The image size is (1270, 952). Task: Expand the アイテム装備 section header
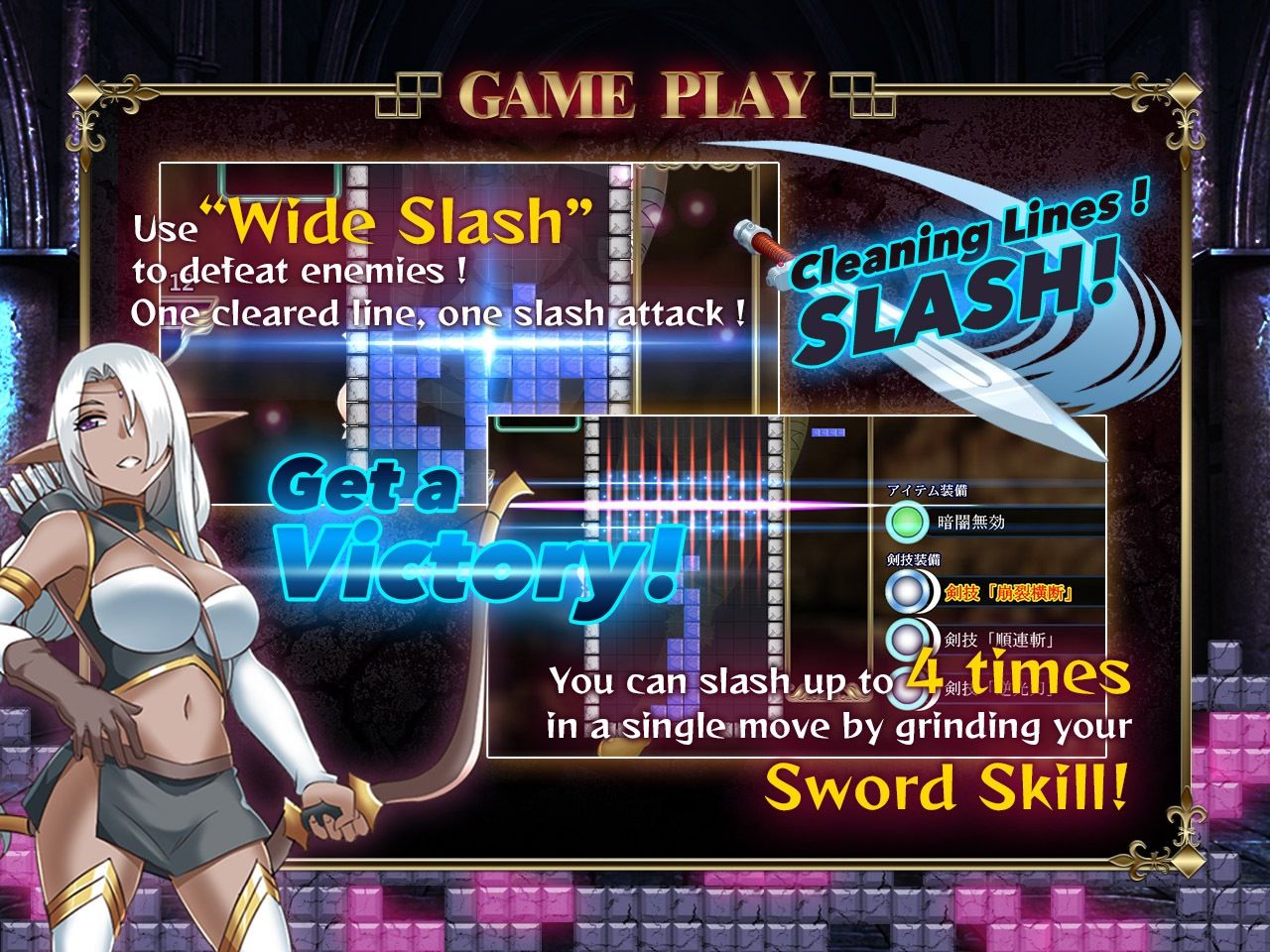point(926,489)
